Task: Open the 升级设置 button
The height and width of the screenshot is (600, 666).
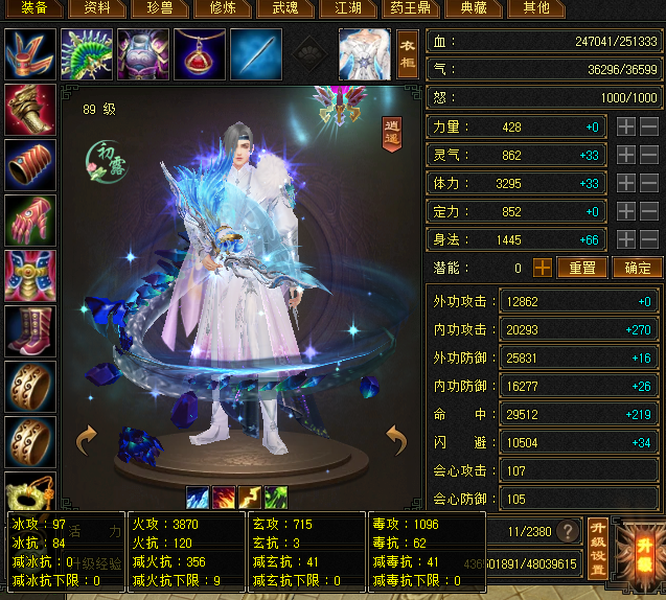Action: click(x=597, y=548)
